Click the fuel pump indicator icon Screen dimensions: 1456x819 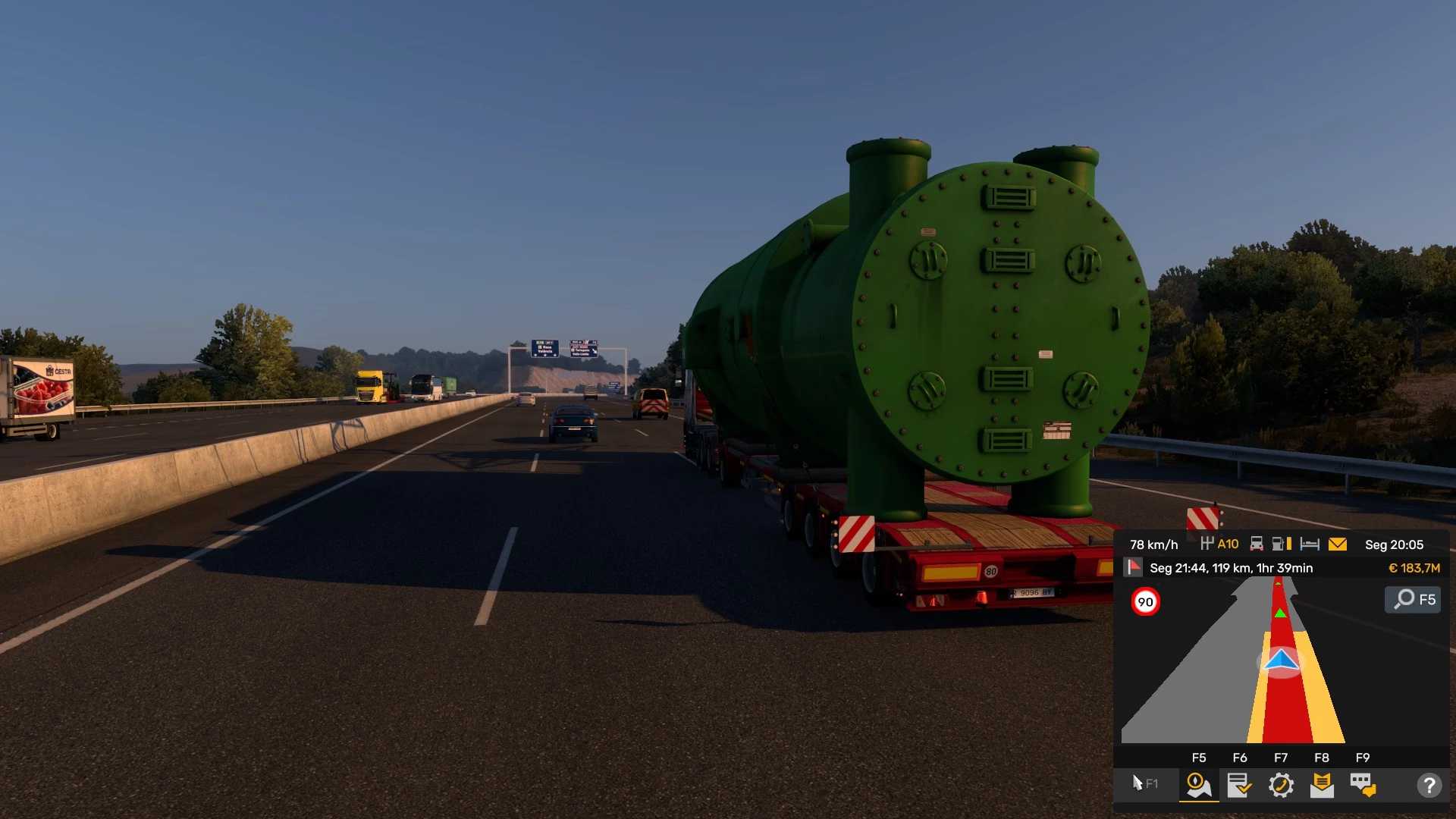pos(1281,544)
